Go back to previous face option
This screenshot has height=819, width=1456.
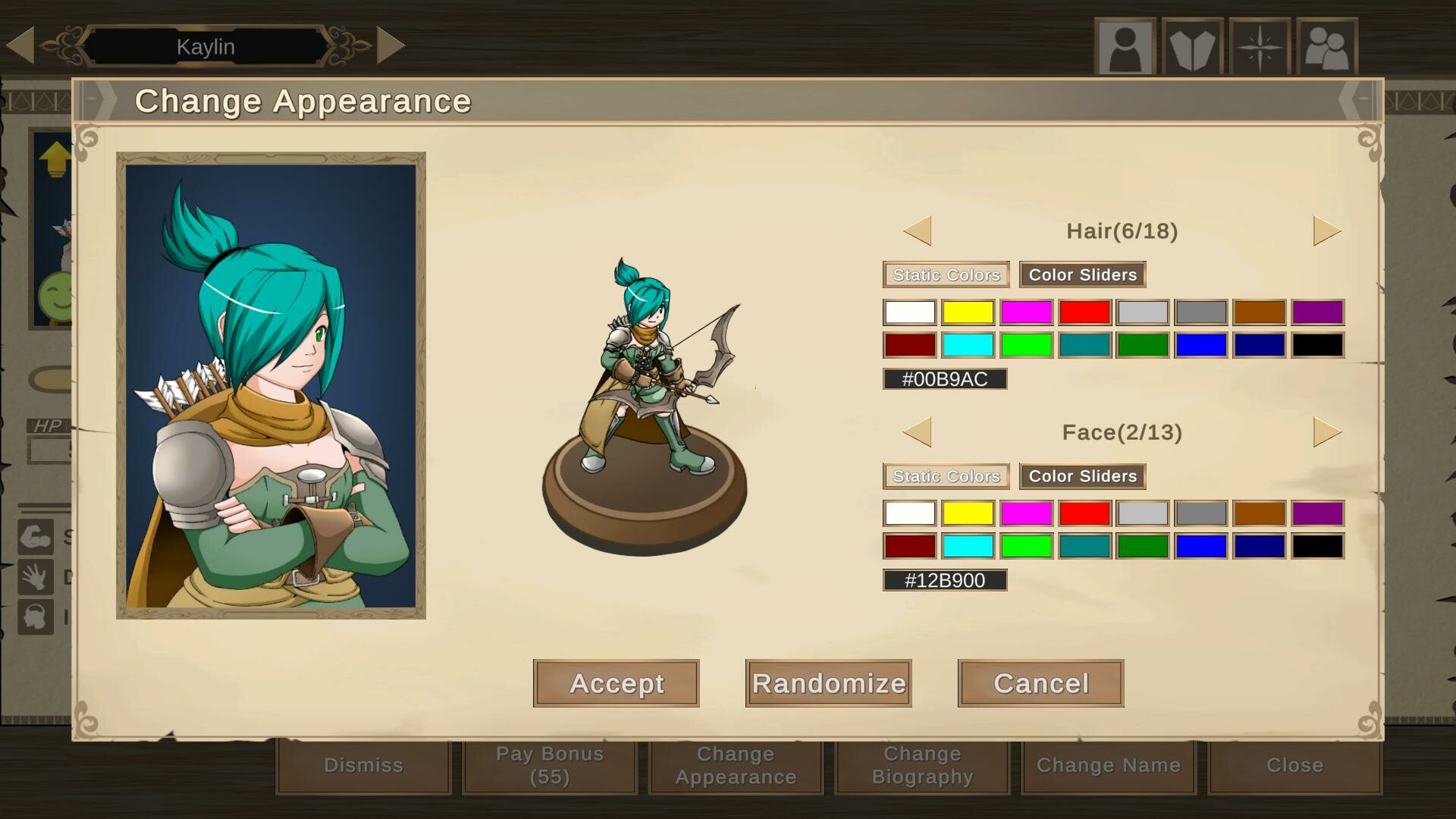(918, 431)
